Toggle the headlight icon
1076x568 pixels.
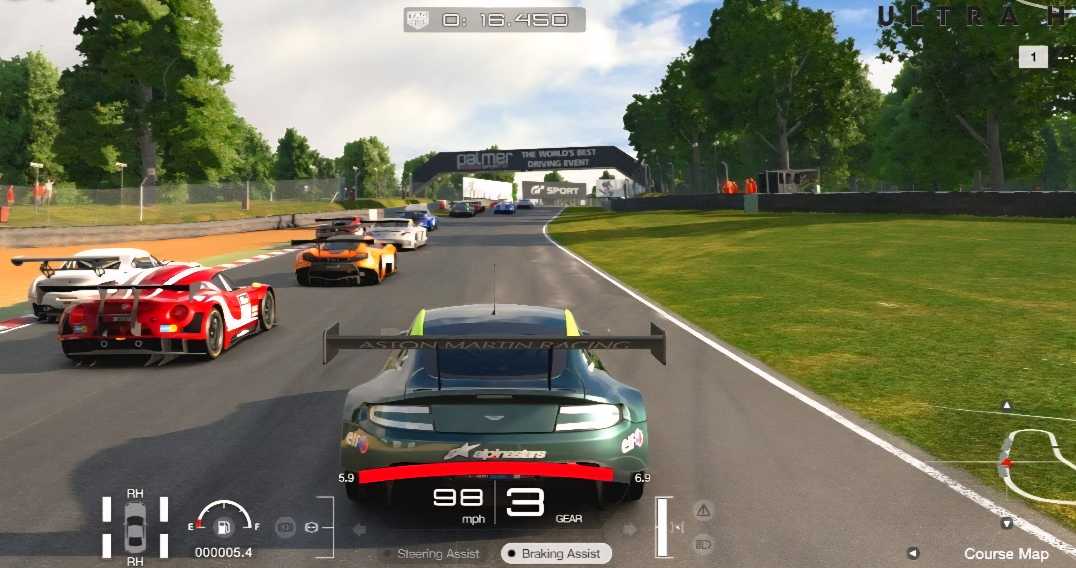703,544
